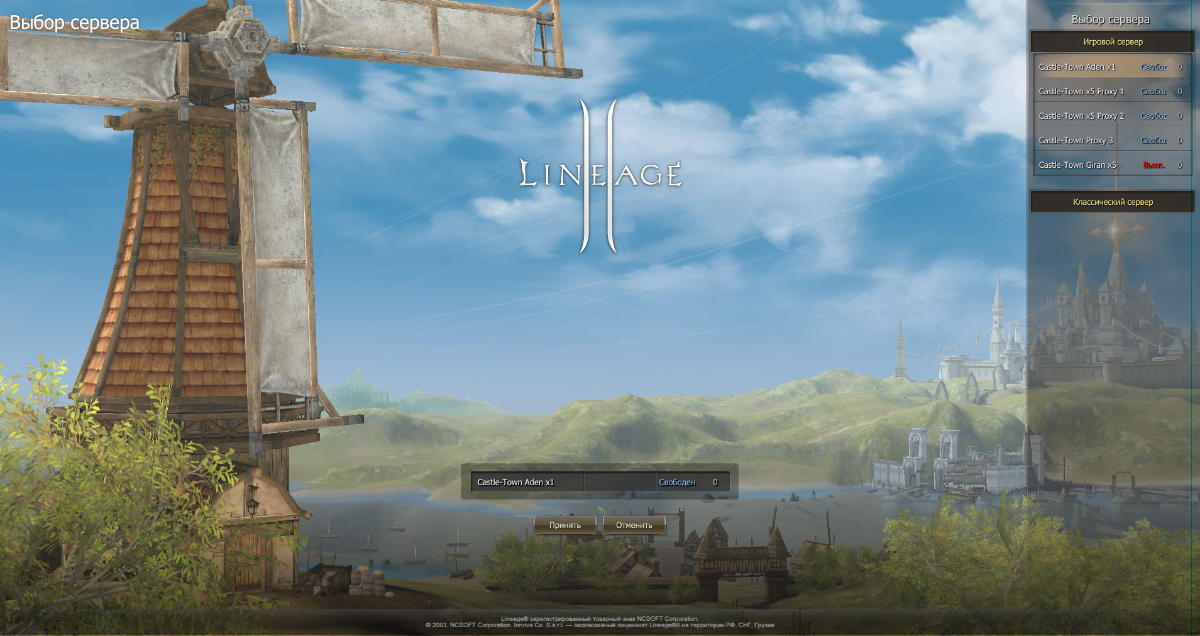The height and width of the screenshot is (636, 1200).
Task: Select the Castle-Town Proxy 3 server row
Action: pos(1111,140)
